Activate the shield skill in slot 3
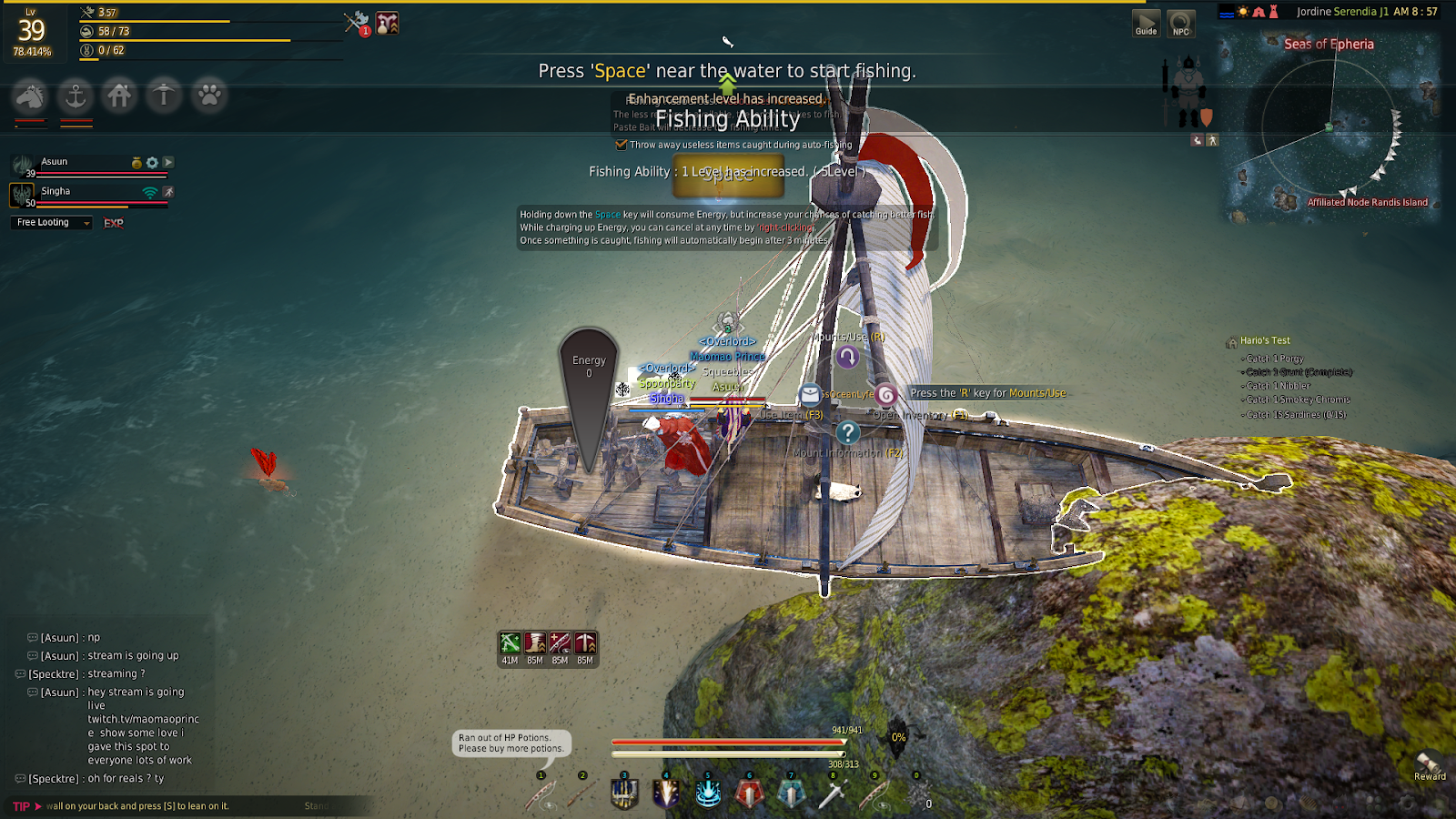This screenshot has height=819, width=1456. coord(624,794)
